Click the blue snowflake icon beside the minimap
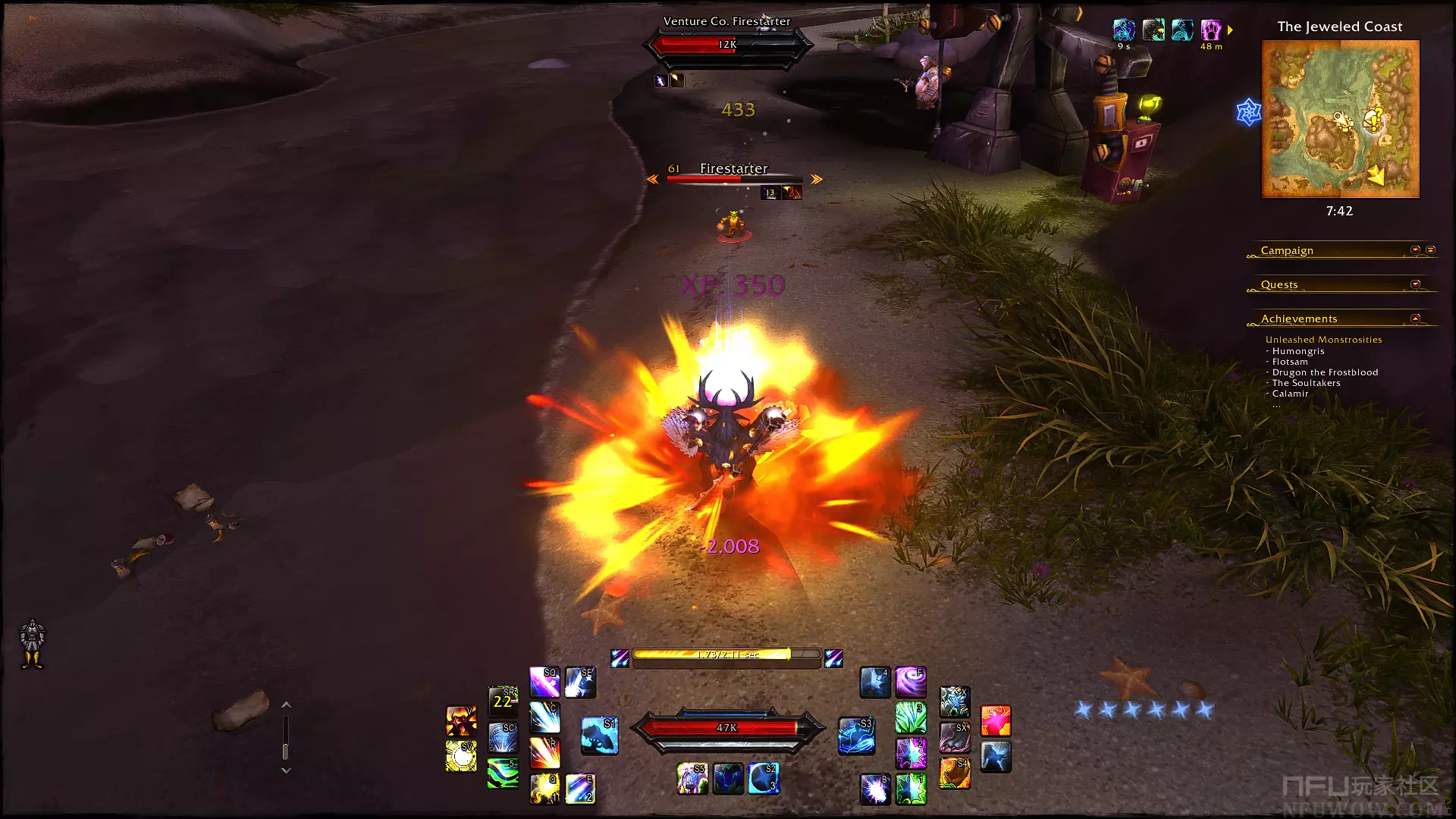1456x819 pixels. tap(1248, 112)
